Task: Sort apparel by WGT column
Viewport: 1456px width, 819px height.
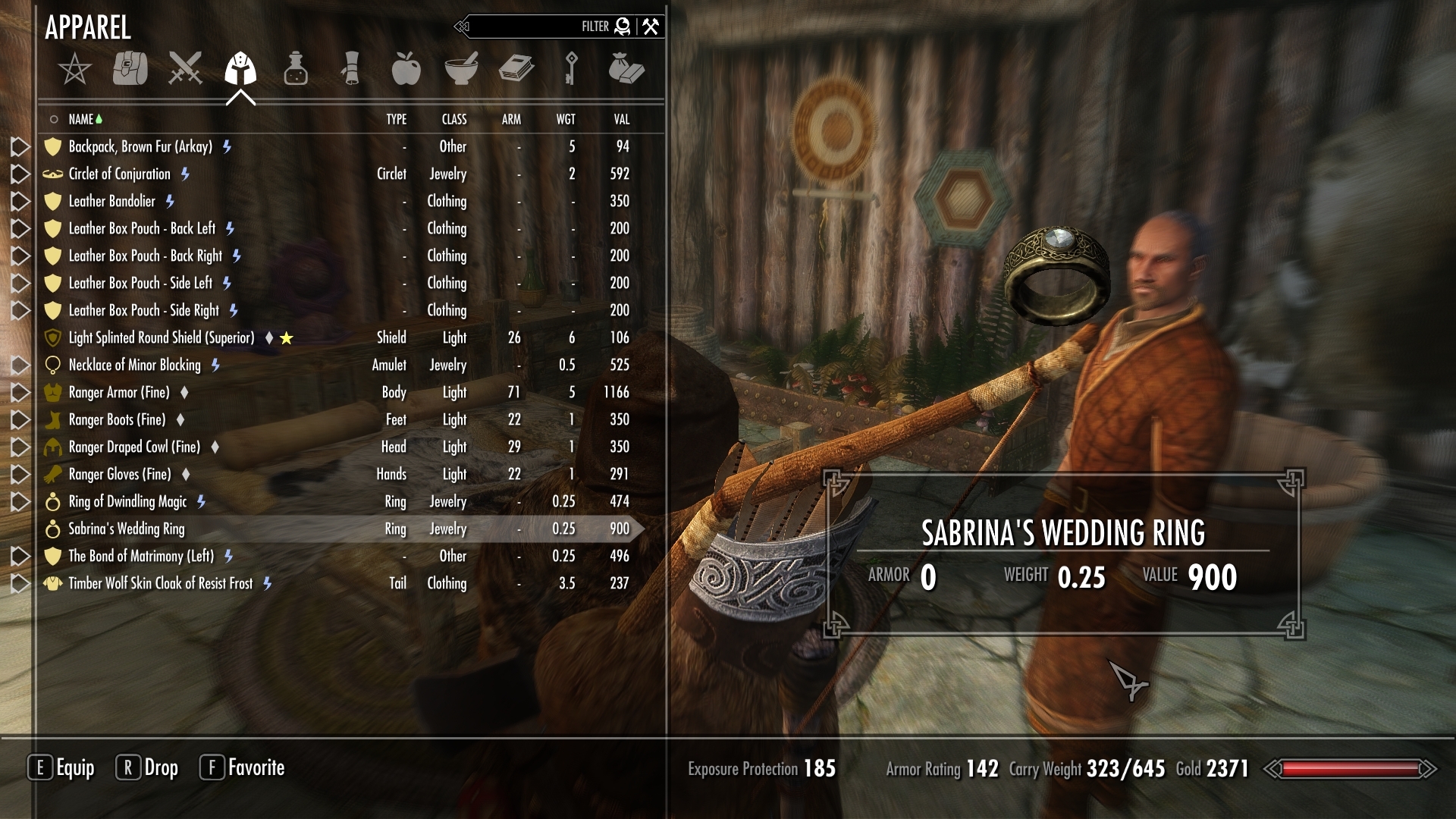Action: tap(566, 119)
